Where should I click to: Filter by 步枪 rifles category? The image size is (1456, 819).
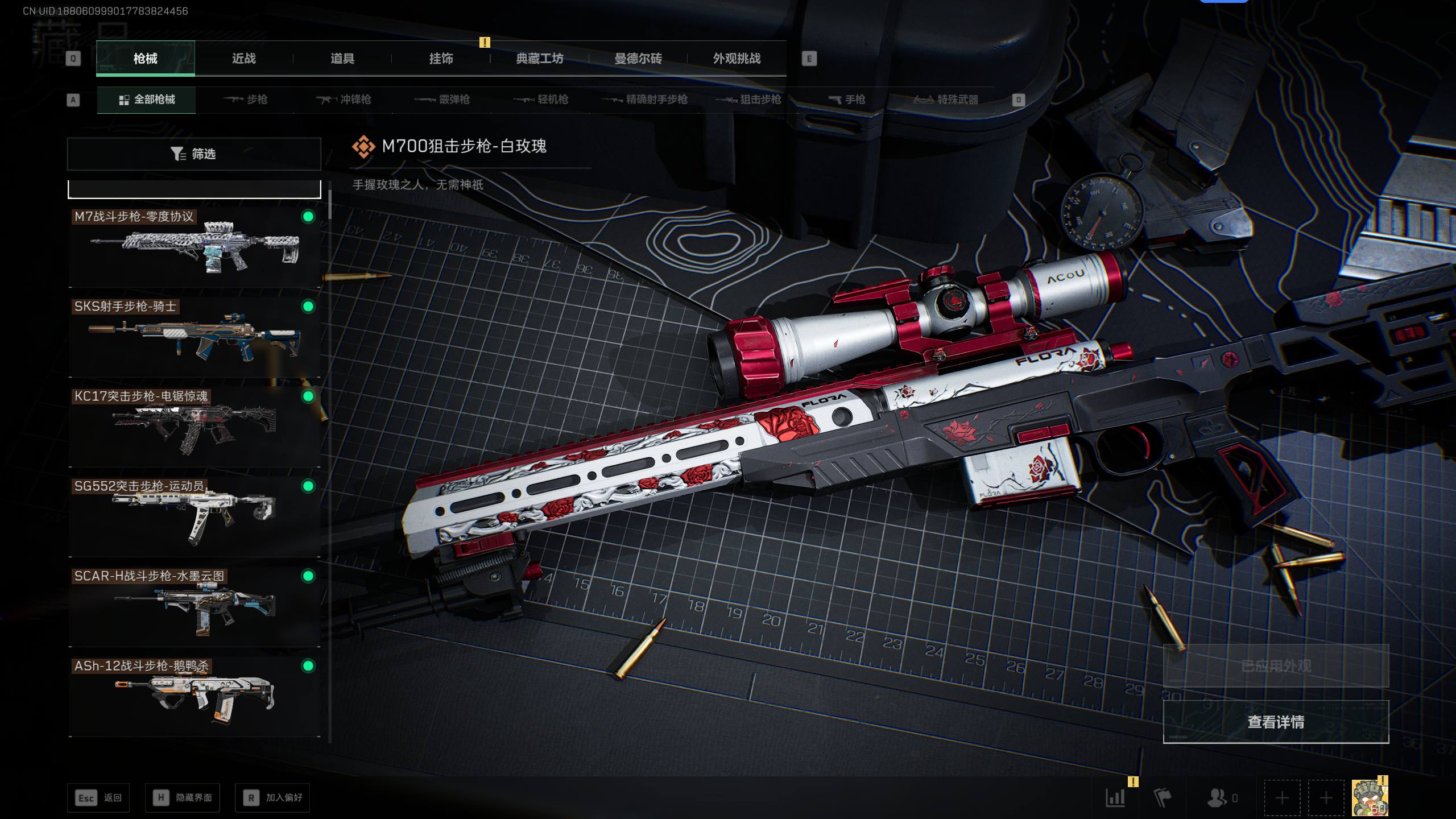click(x=246, y=100)
